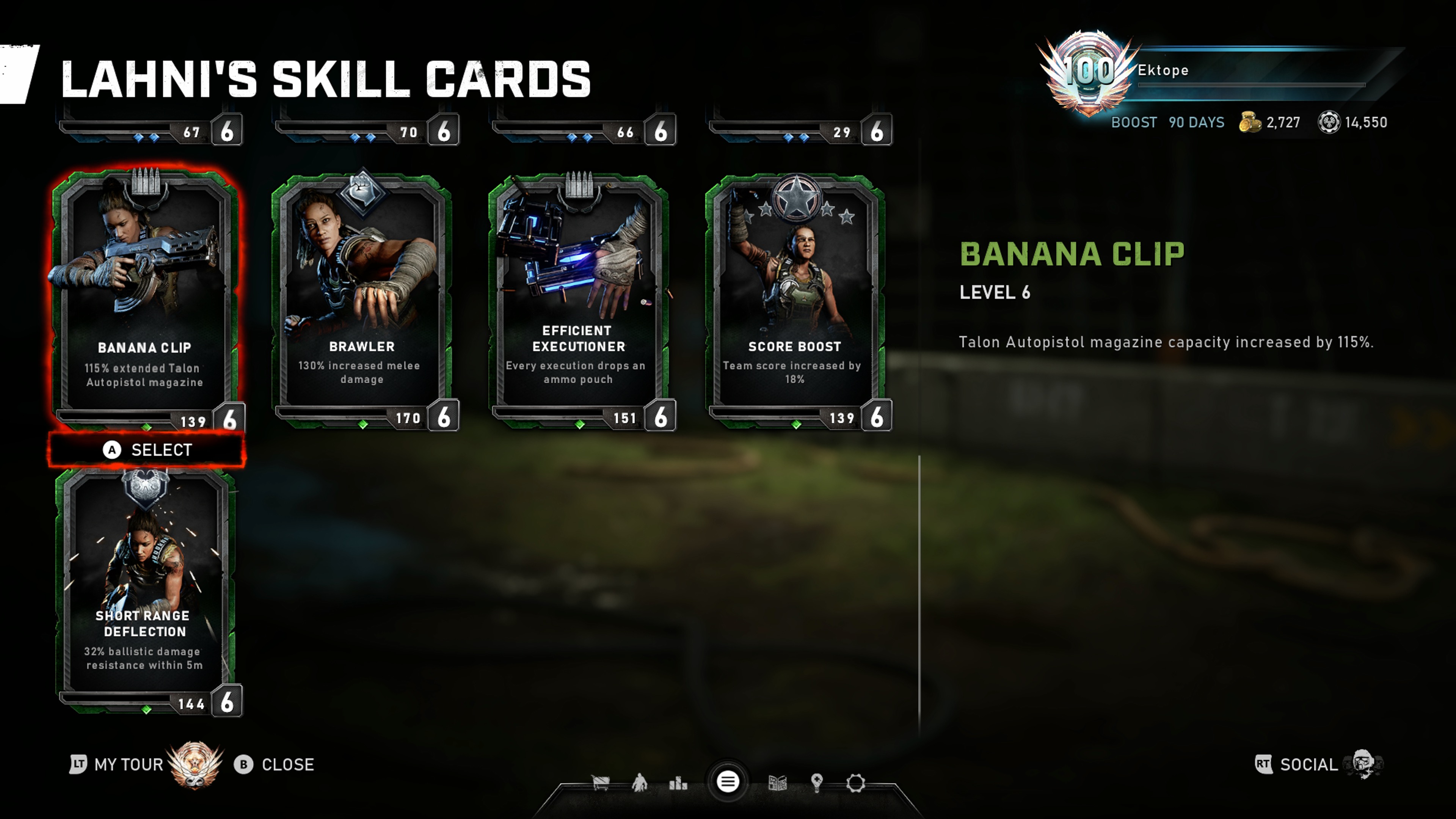Choose the Short Range Deflection card
Image resolution: width=1456 pixels, height=819 pixels.
click(x=145, y=588)
